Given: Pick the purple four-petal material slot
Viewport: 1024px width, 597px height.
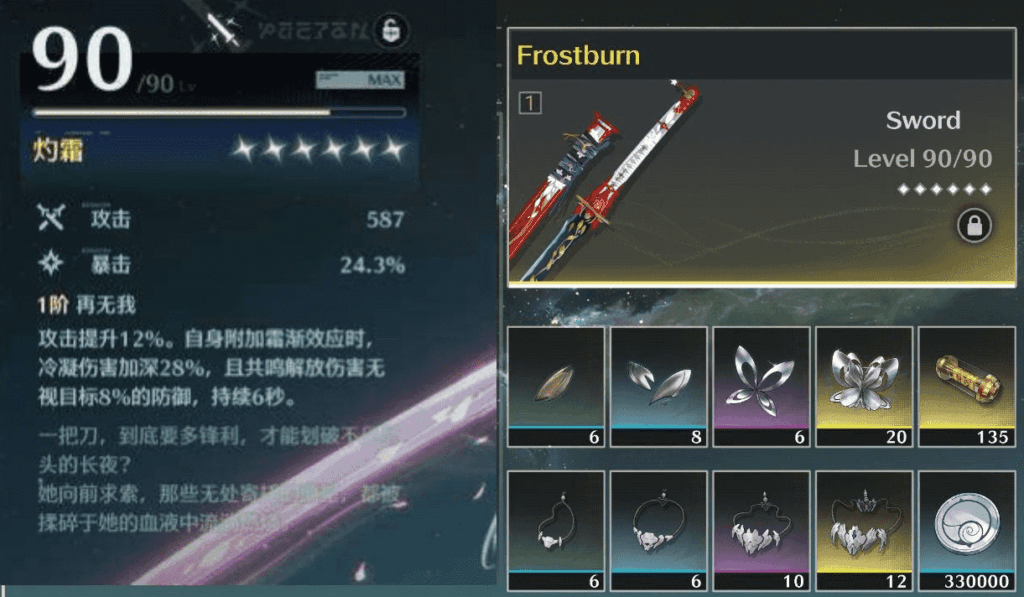Looking at the screenshot, I should pyautogui.click(x=760, y=386).
